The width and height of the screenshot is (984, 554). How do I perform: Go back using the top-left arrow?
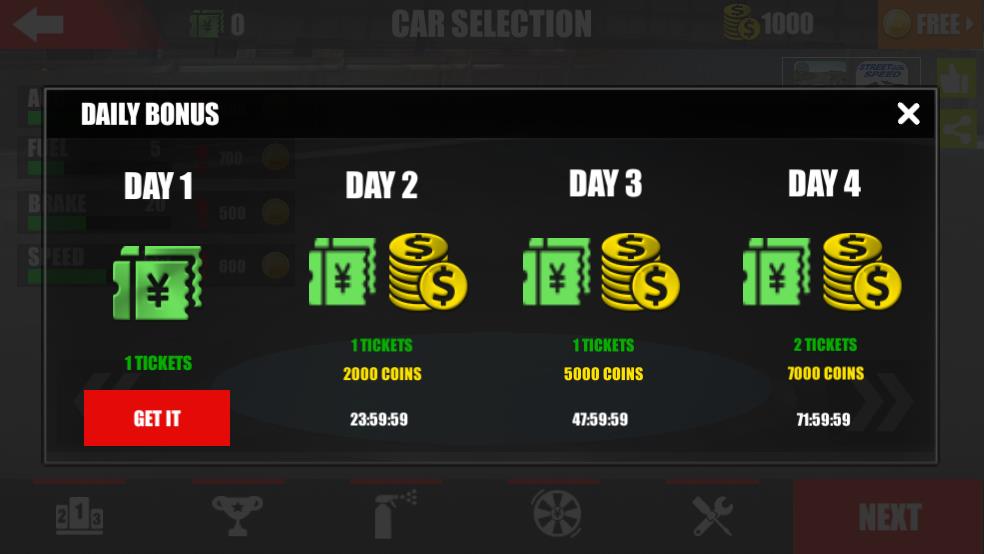pos(40,24)
